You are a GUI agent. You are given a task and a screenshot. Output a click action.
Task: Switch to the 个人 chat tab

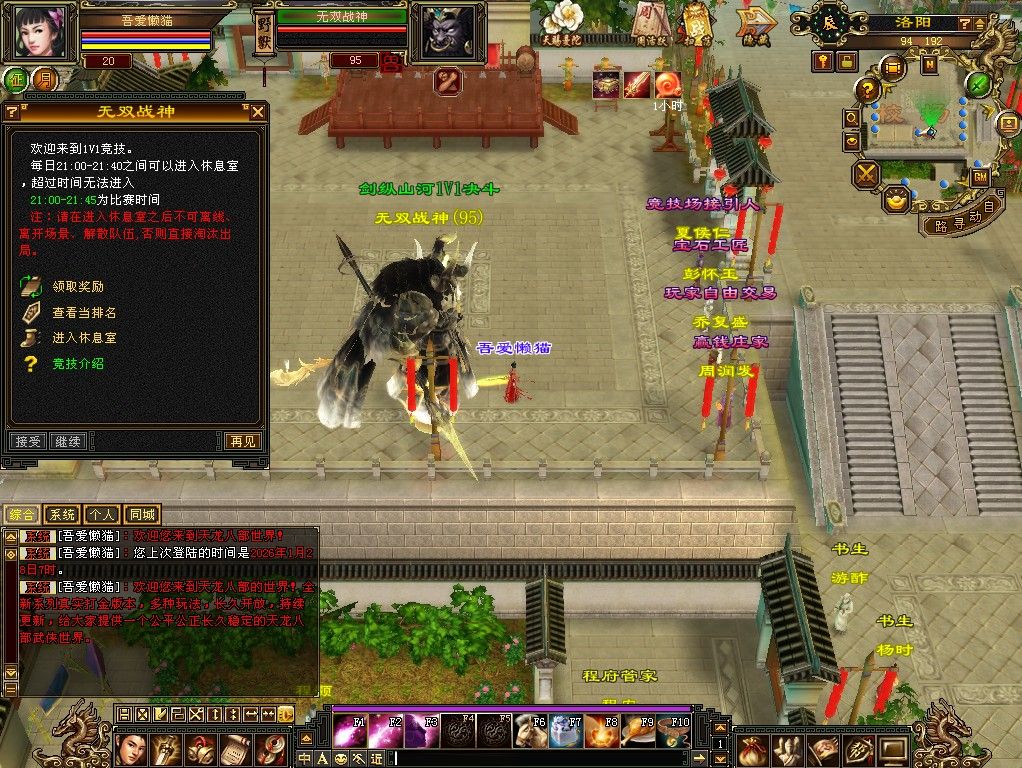point(101,515)
